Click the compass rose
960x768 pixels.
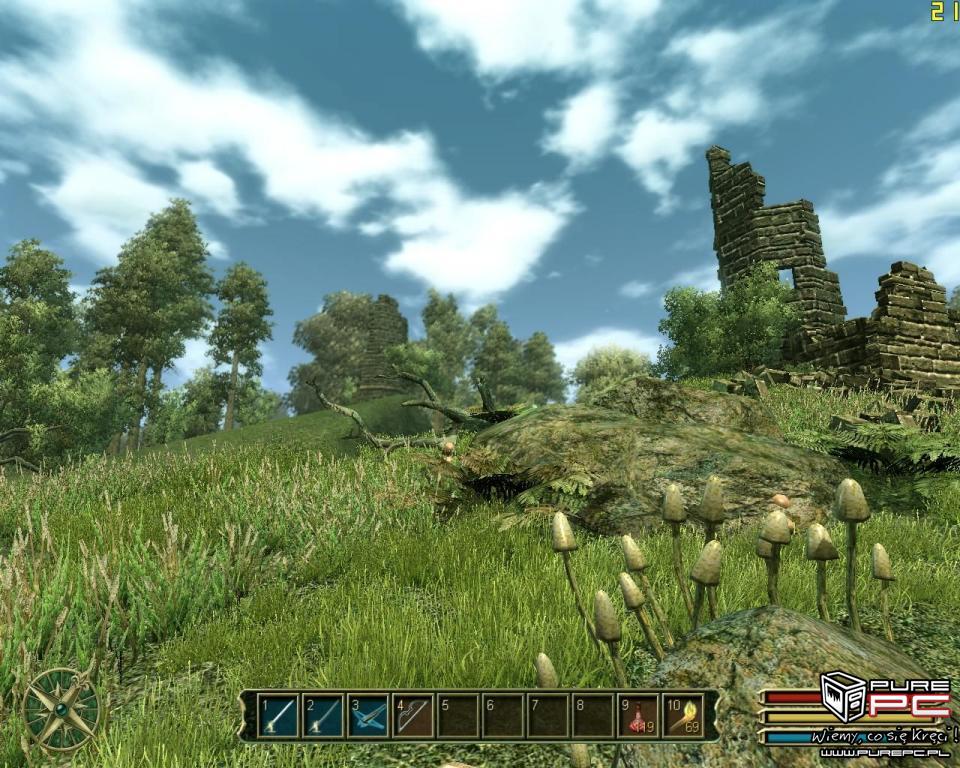(x=62, y=709)
